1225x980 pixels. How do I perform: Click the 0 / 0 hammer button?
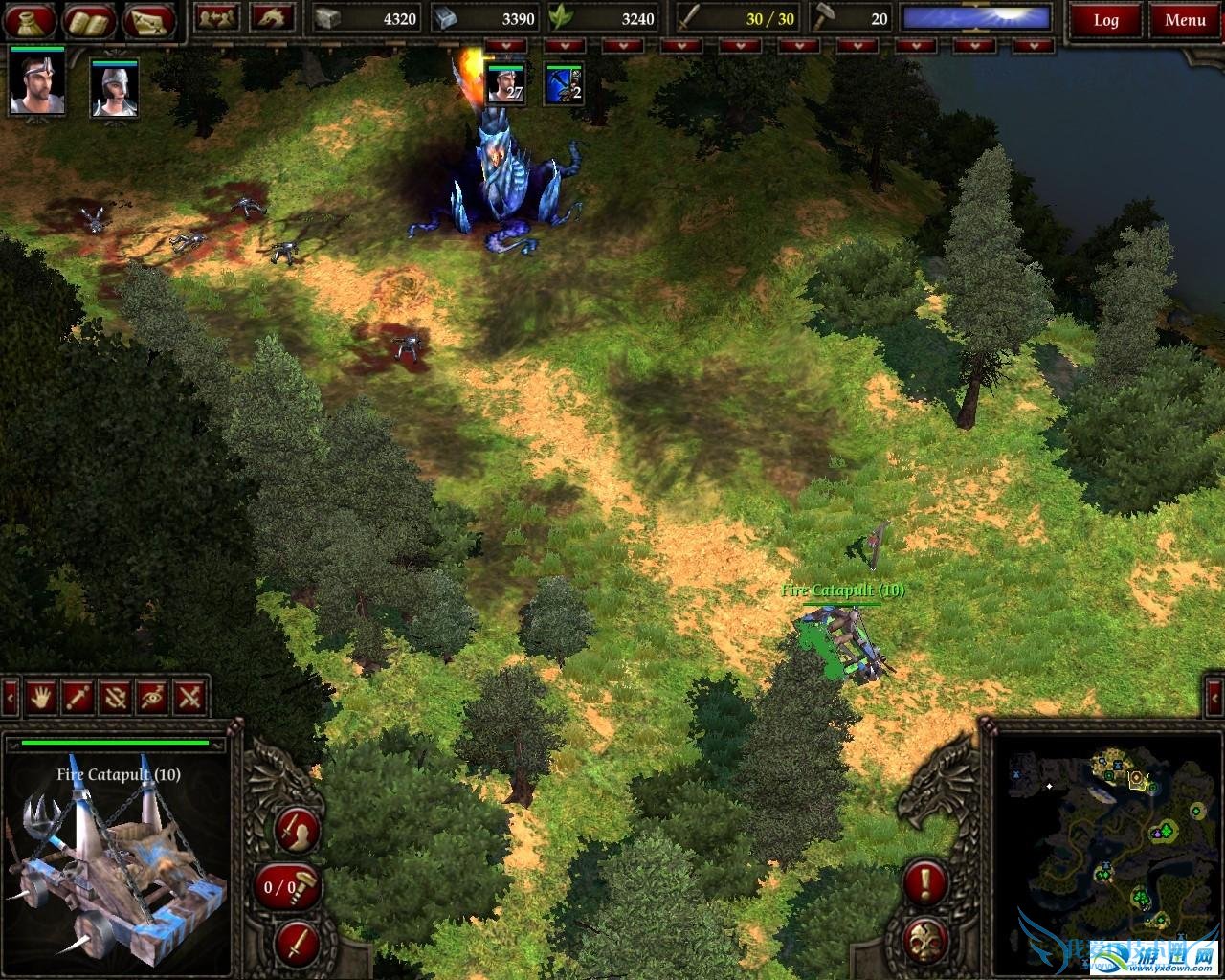(287, 886)
